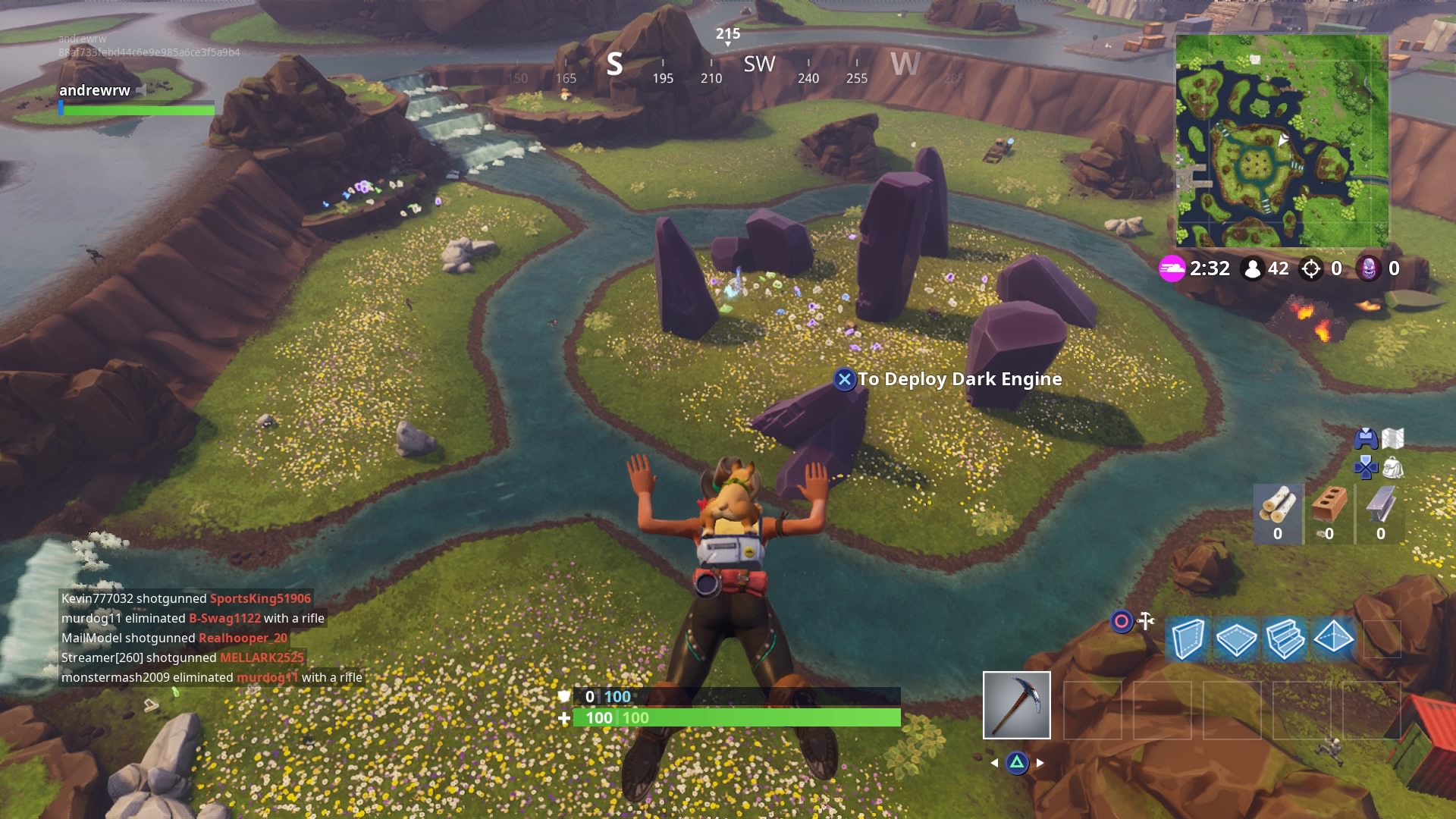Toggle the controller scheme icon
Image resolution: width=1456 pixels, height=819 pixels.
click(x=1365, y=437)
